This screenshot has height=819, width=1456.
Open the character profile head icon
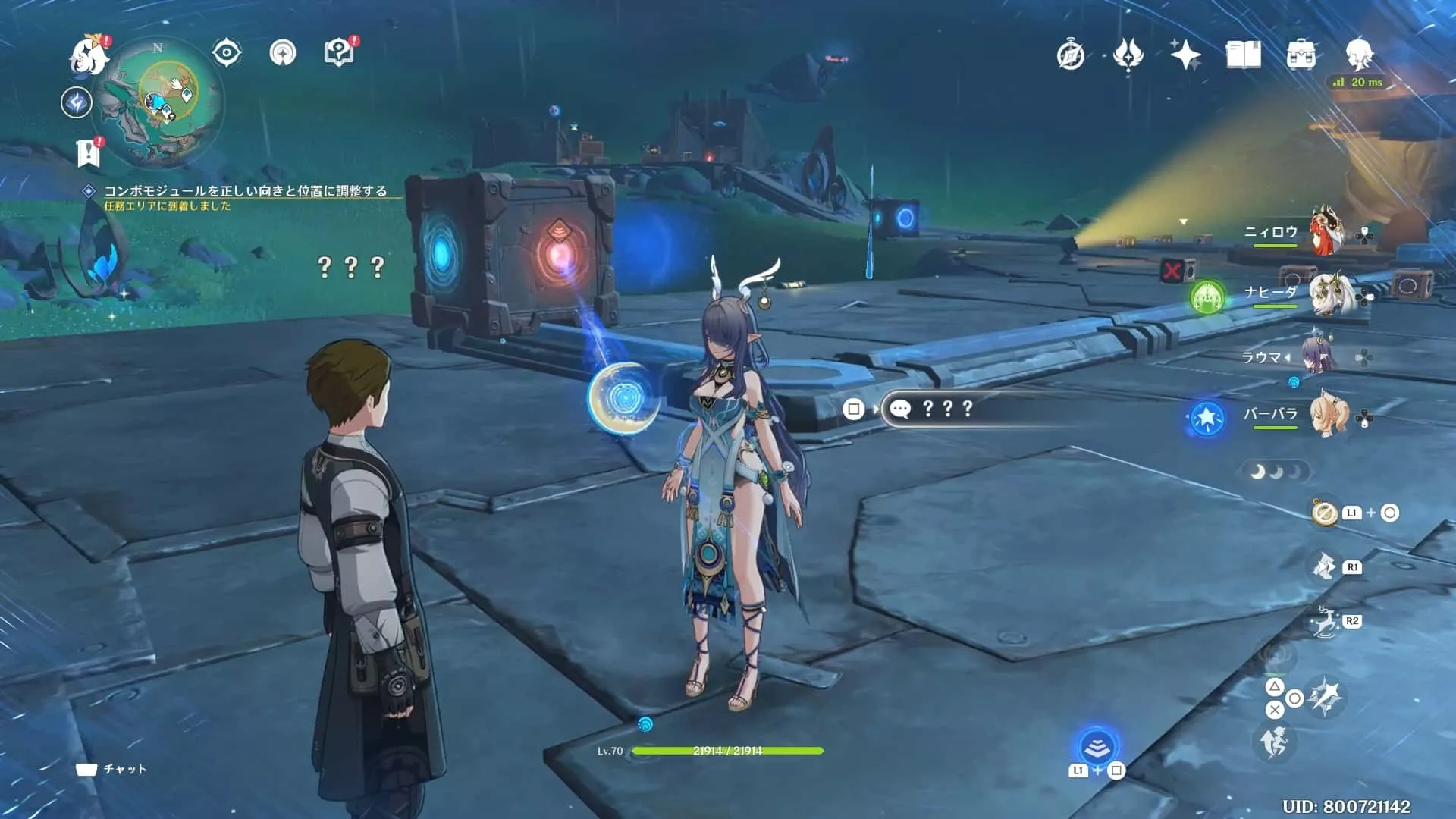click(x=1360, y=55)
